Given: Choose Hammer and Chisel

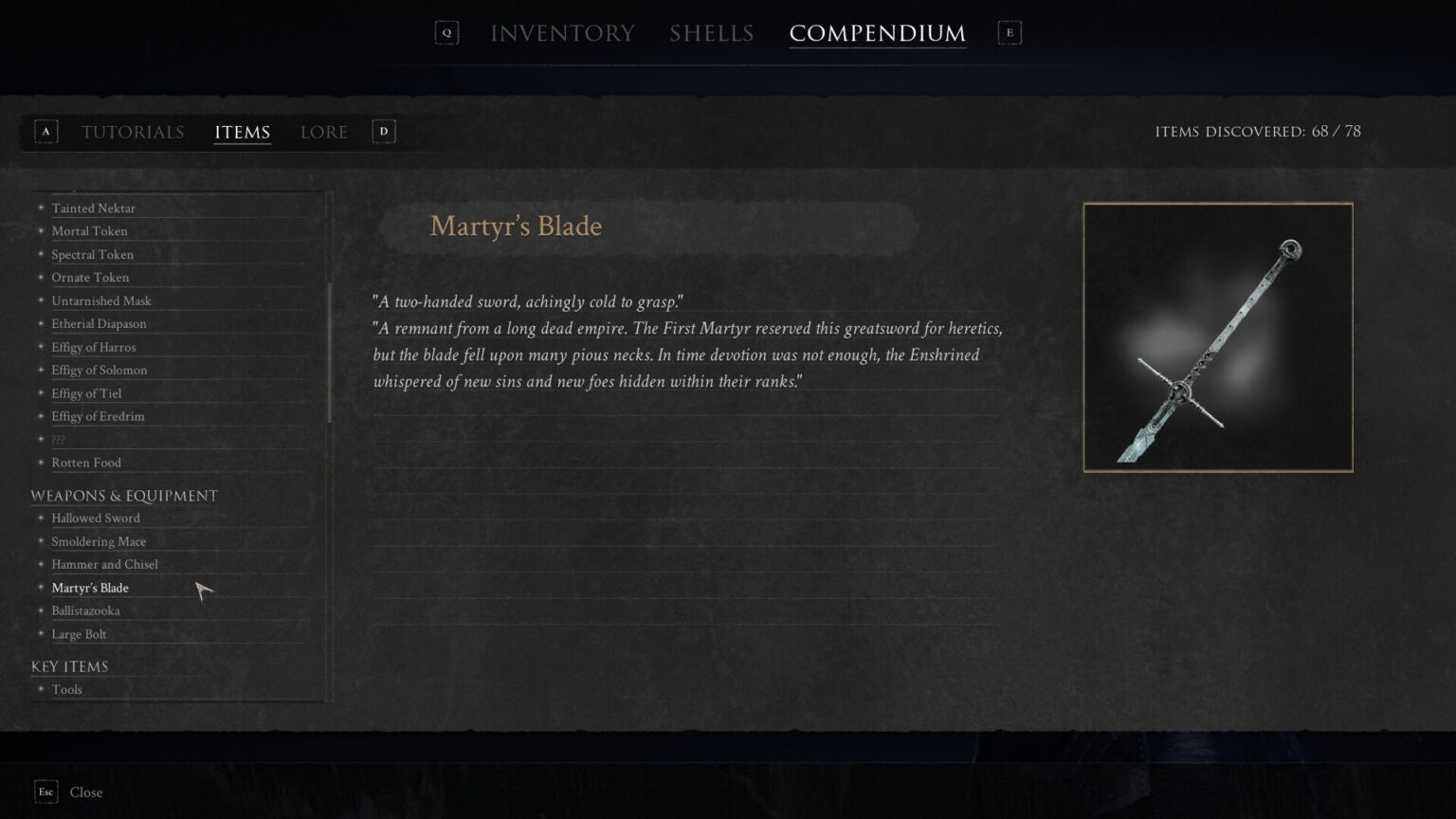Looking at the screenshot, I should [104, 564].
